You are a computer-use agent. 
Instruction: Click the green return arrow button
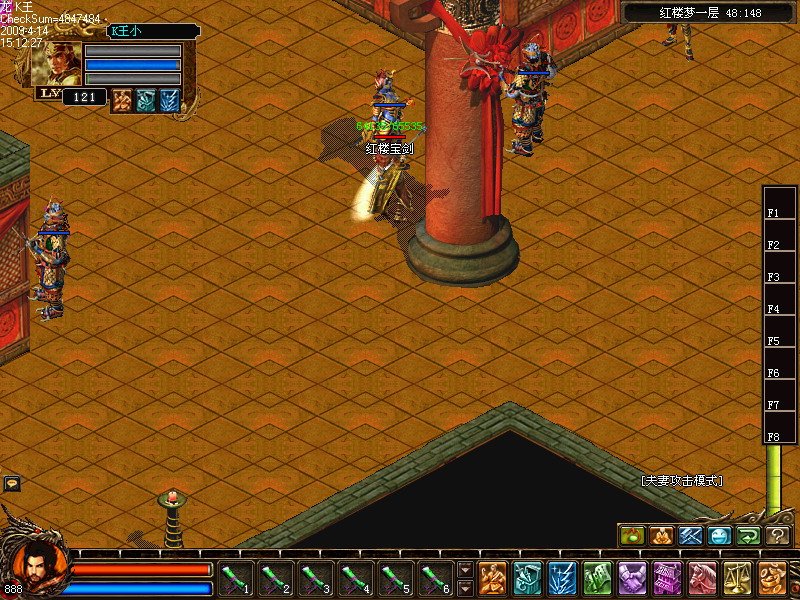748,536
